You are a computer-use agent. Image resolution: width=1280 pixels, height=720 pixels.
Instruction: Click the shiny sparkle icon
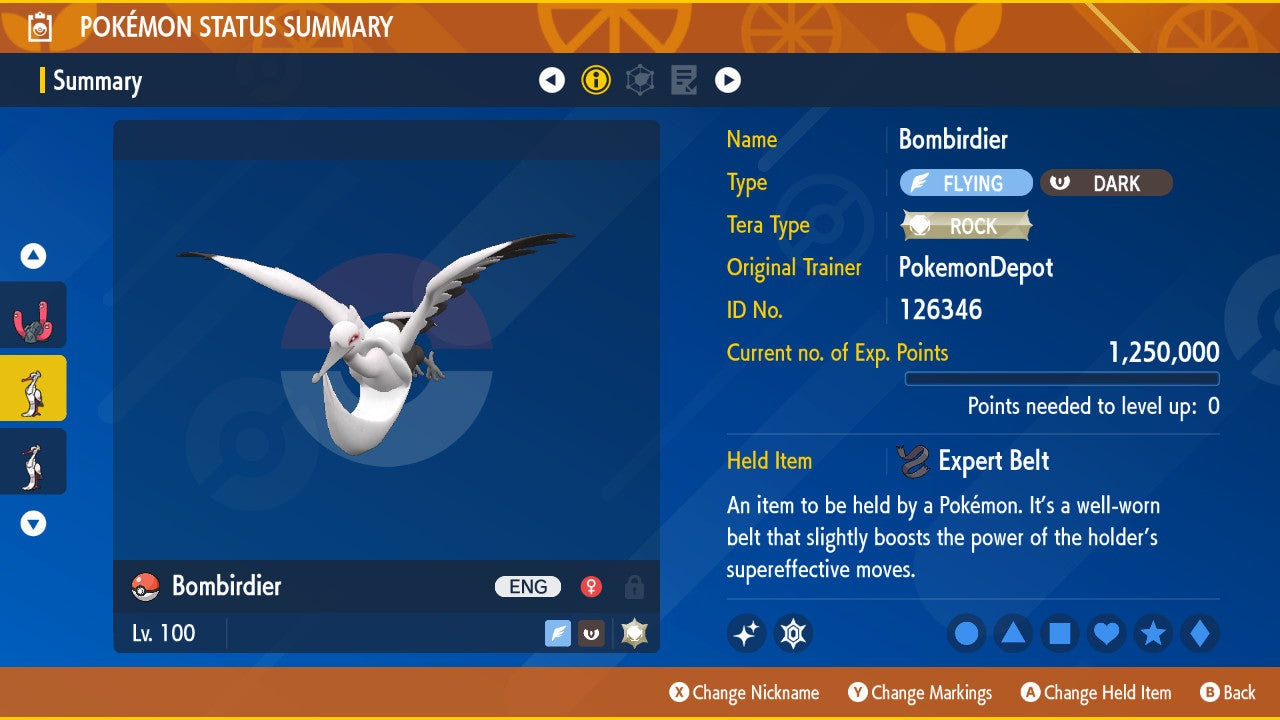click(x=746, y=633)
